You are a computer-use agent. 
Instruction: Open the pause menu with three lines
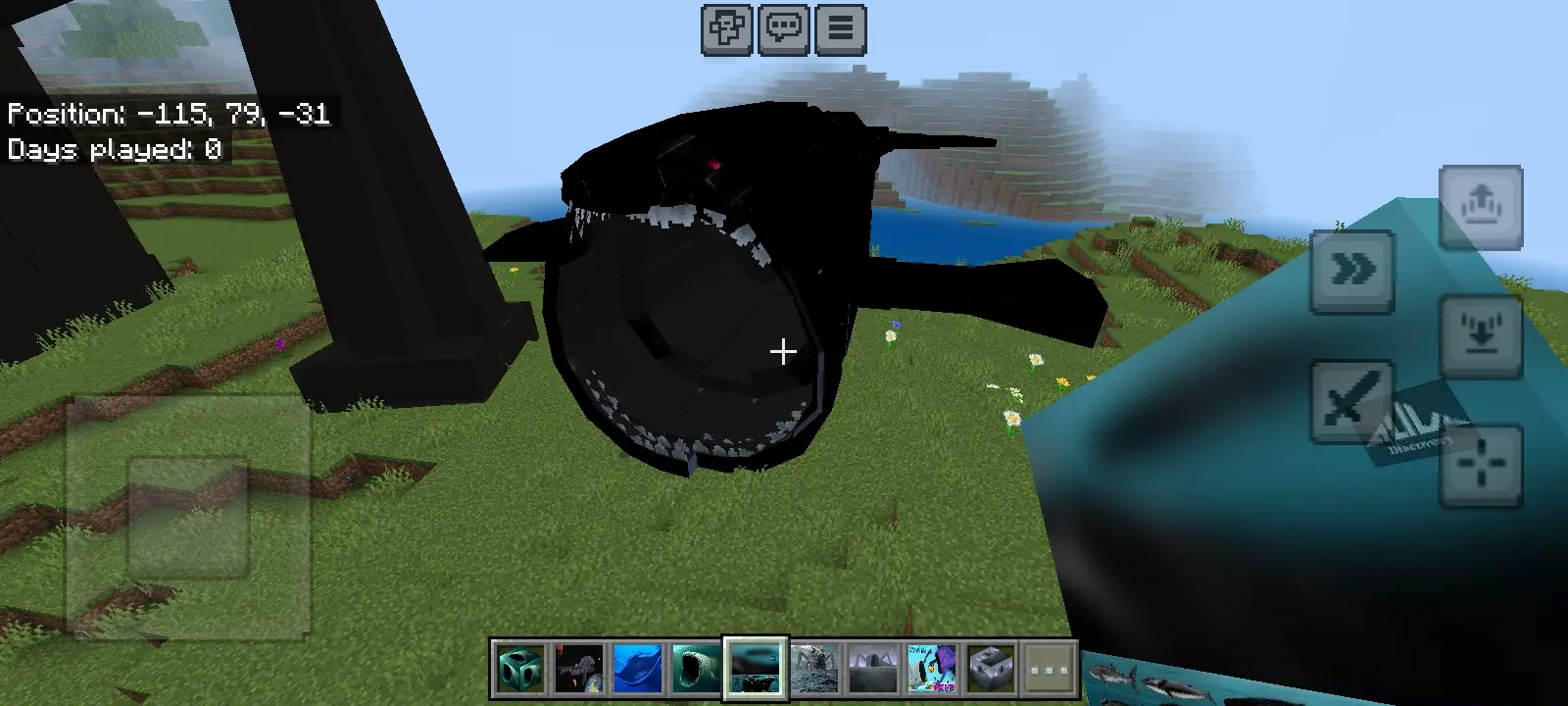[x=840, y=29]
